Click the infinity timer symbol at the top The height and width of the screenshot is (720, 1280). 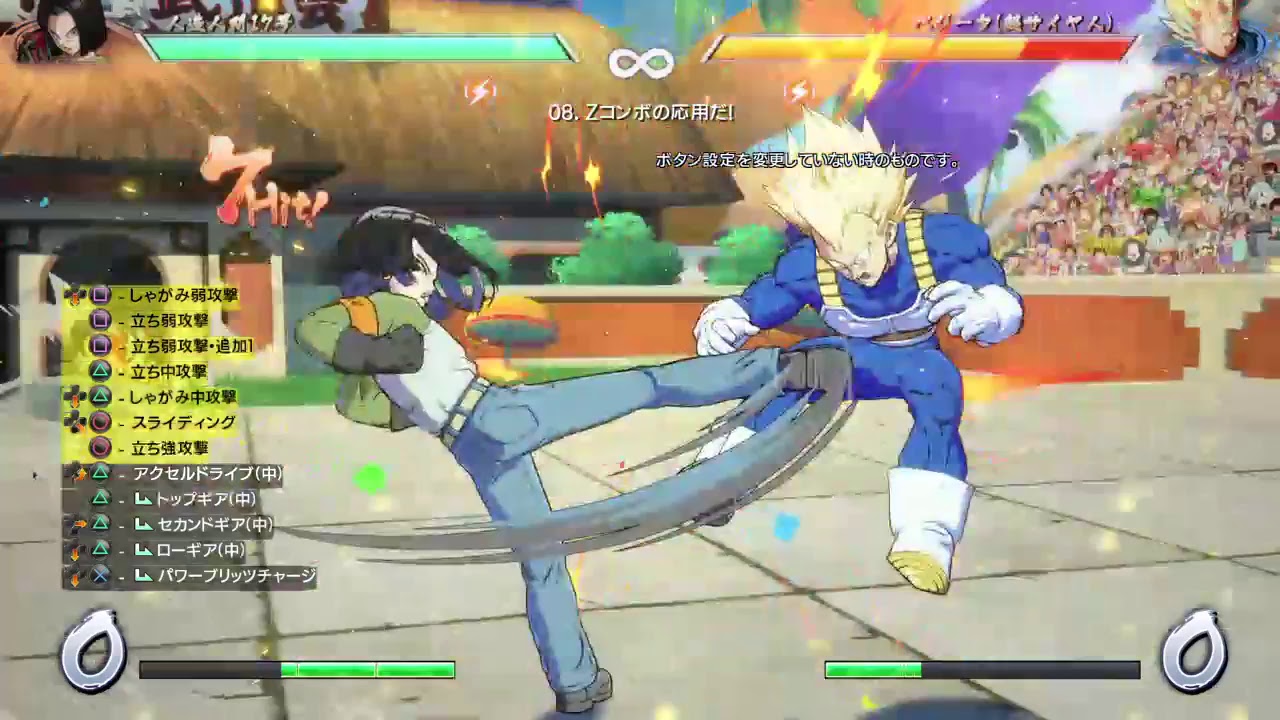(x=640, y=63)
